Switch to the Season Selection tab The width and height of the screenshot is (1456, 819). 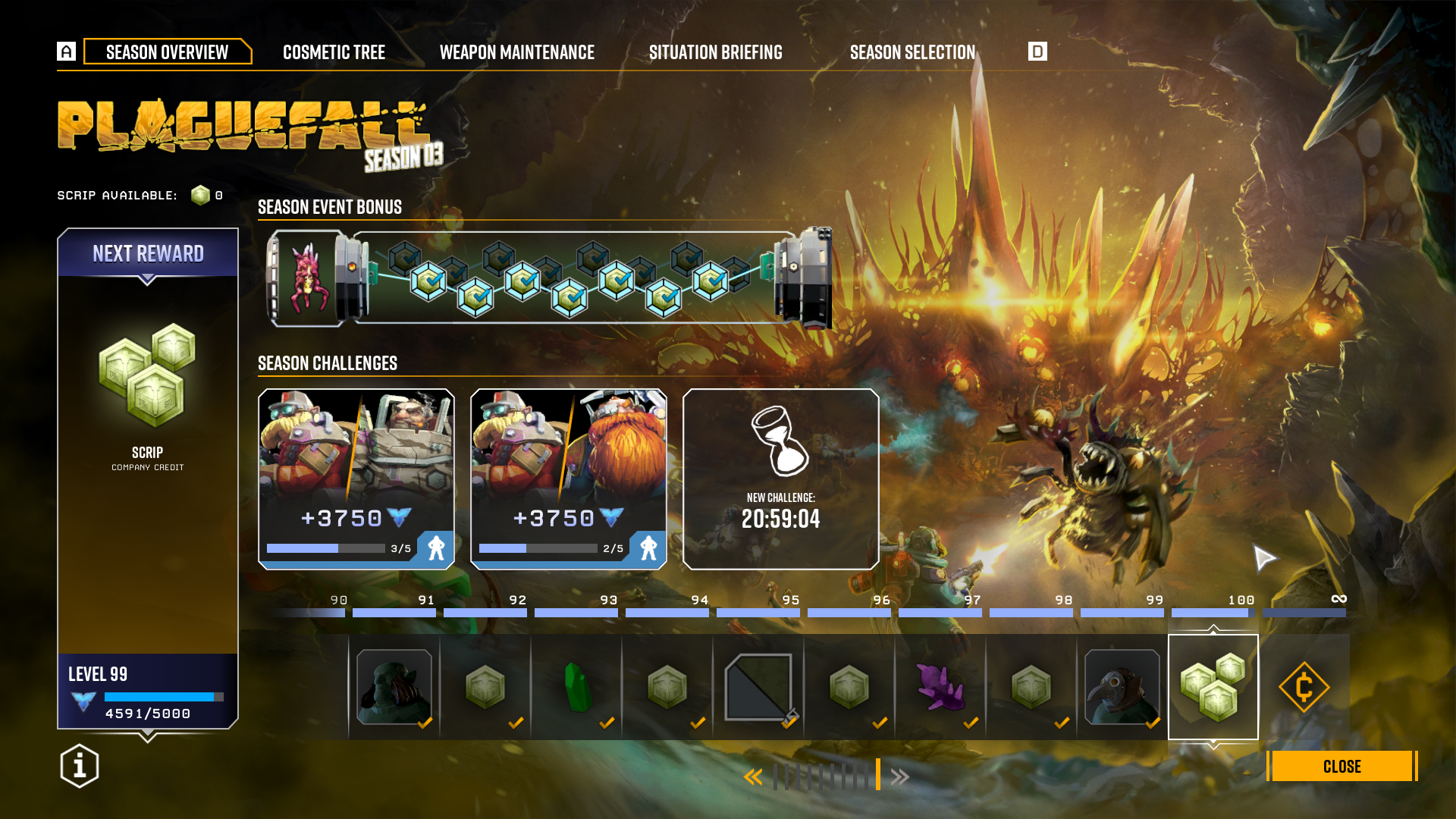[x=912, y=52]
